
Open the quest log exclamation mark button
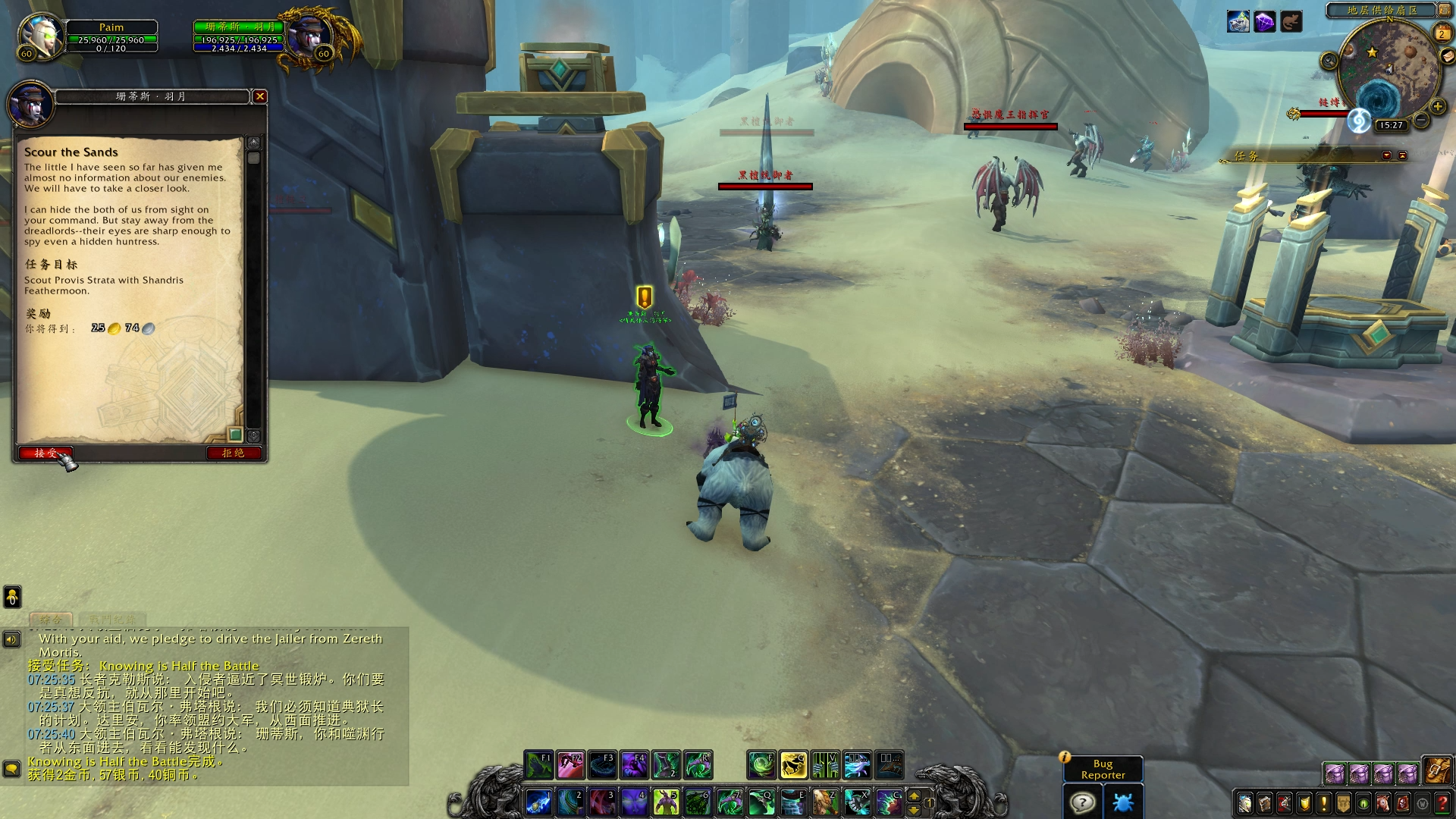point(1324,803)
